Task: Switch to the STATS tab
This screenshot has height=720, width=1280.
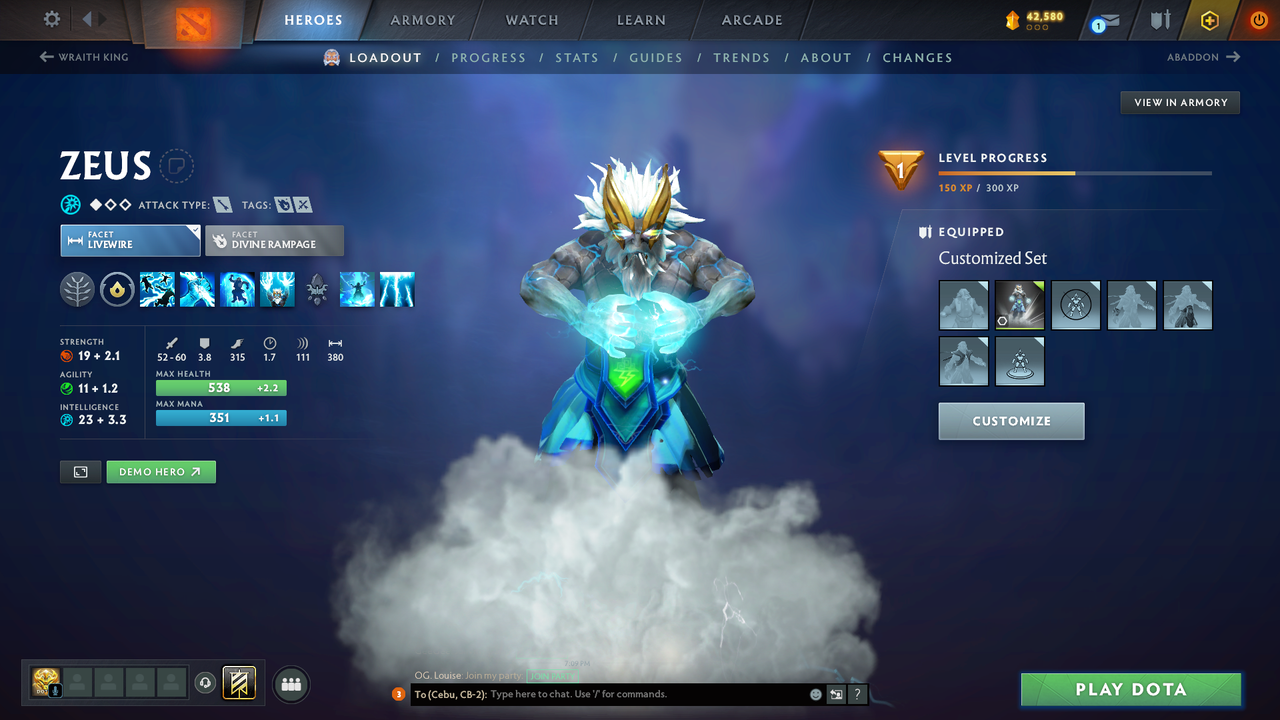Action: 577,57
